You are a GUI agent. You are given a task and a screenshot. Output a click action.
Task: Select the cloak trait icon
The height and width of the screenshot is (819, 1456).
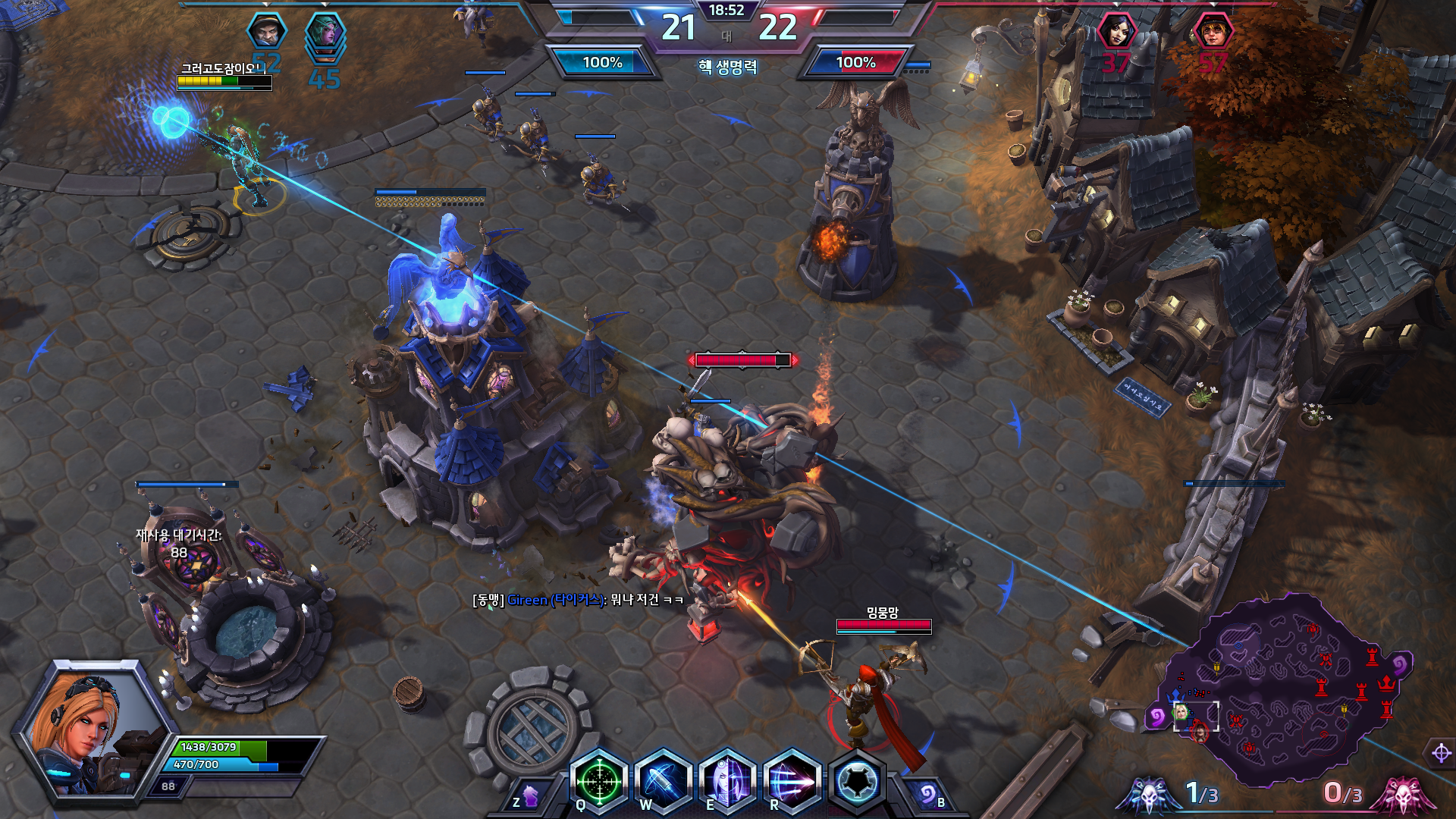[x=857, y=781]
